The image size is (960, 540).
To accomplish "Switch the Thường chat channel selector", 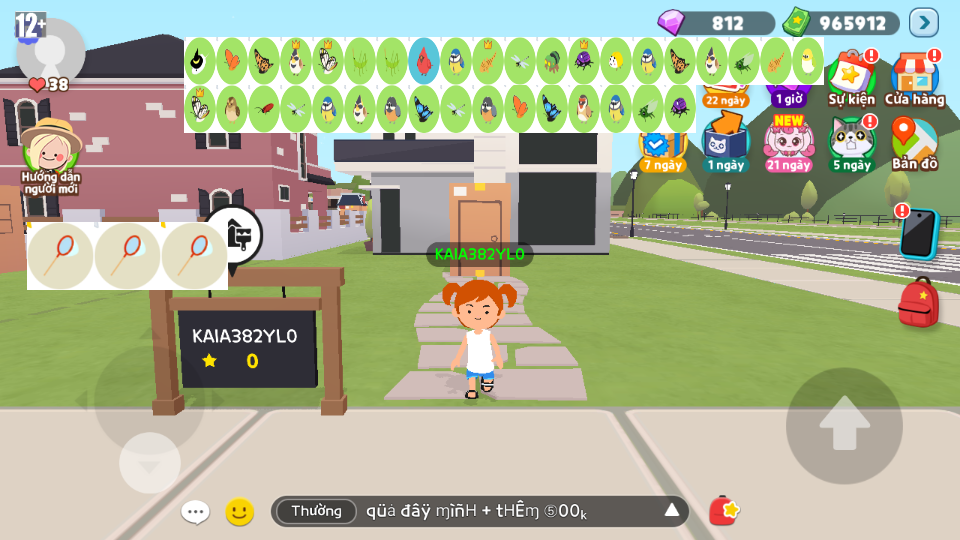I will click(x=316, y=511).
